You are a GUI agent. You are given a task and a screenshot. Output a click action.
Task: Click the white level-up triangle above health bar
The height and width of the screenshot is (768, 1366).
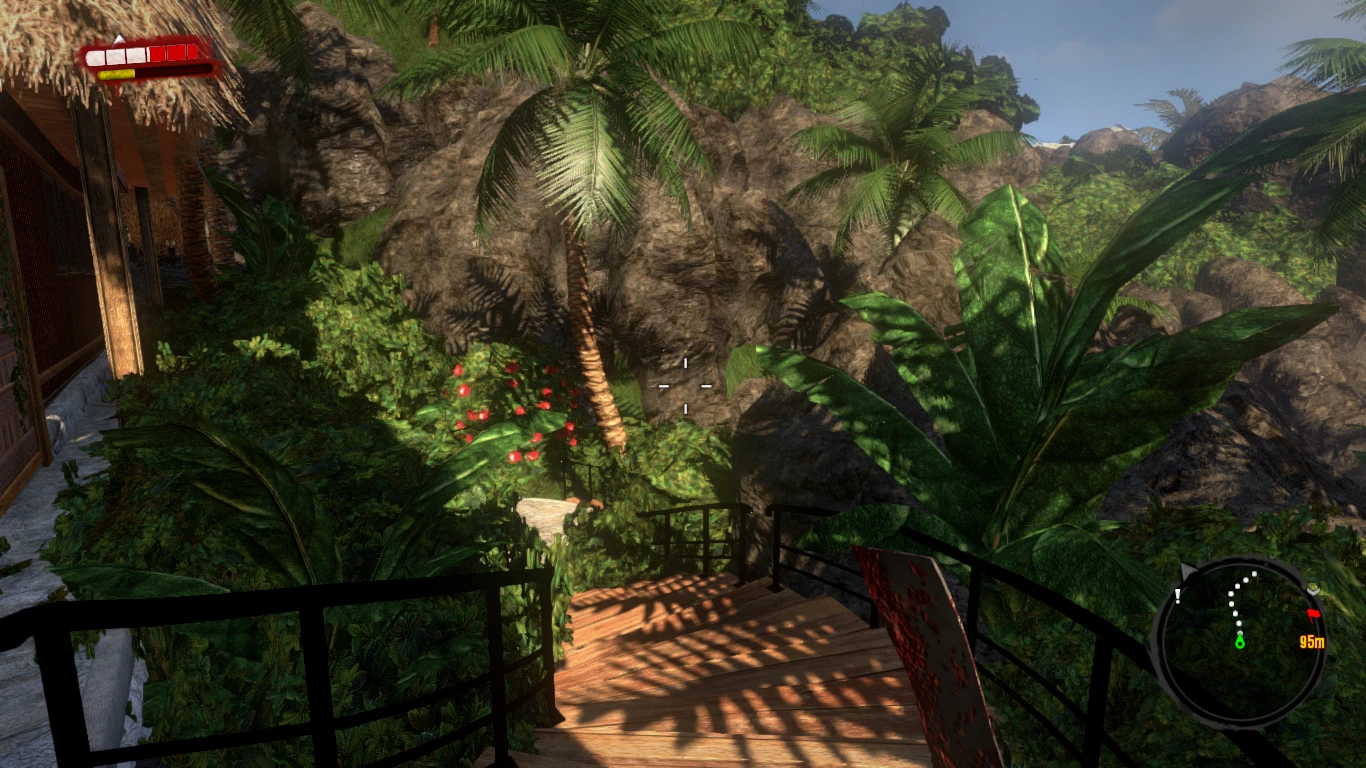coord(120,39)
